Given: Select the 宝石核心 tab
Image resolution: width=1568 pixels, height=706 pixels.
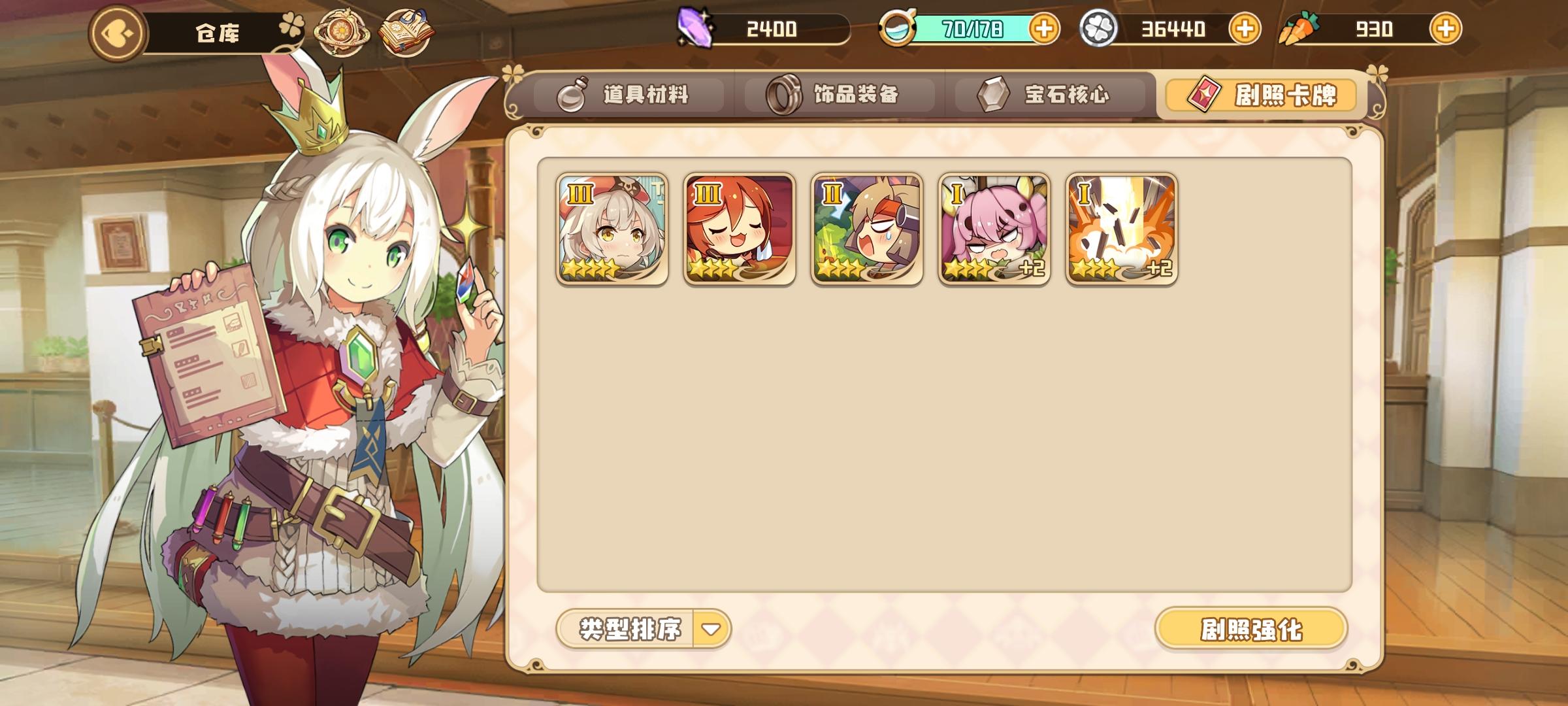Looking at the screenshot, I should pyautogui.click(x=1045, y=93).
